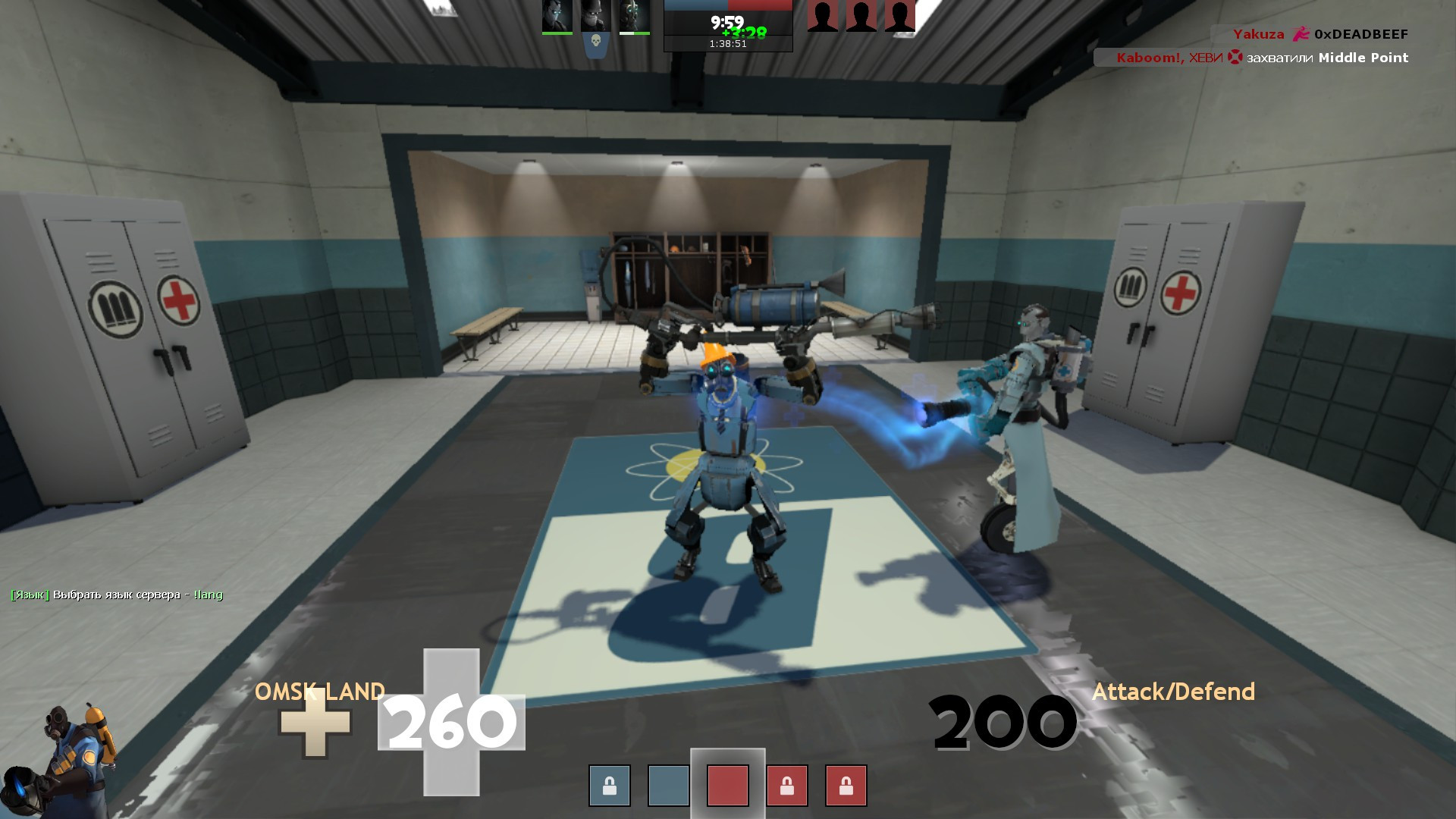Image resolution: width=1456 pixels, height=819 pixels.
Task: Click the middle red team player silhouette
Action: [861, 14]
